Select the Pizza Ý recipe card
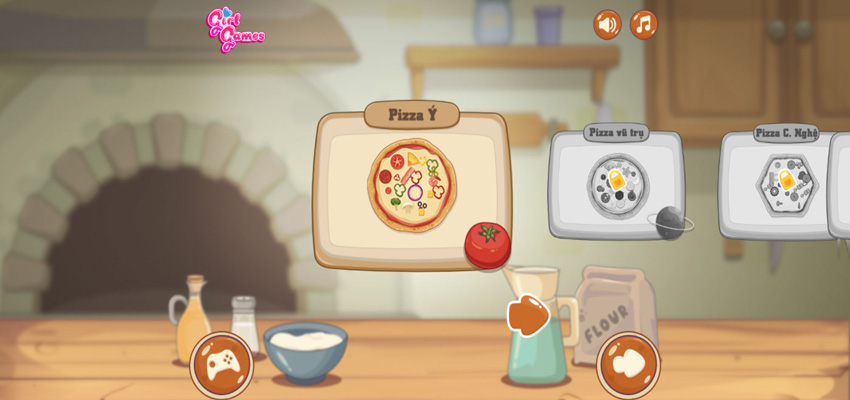The width and height of the screenshot is (850, 400). [x=412, y=187]
